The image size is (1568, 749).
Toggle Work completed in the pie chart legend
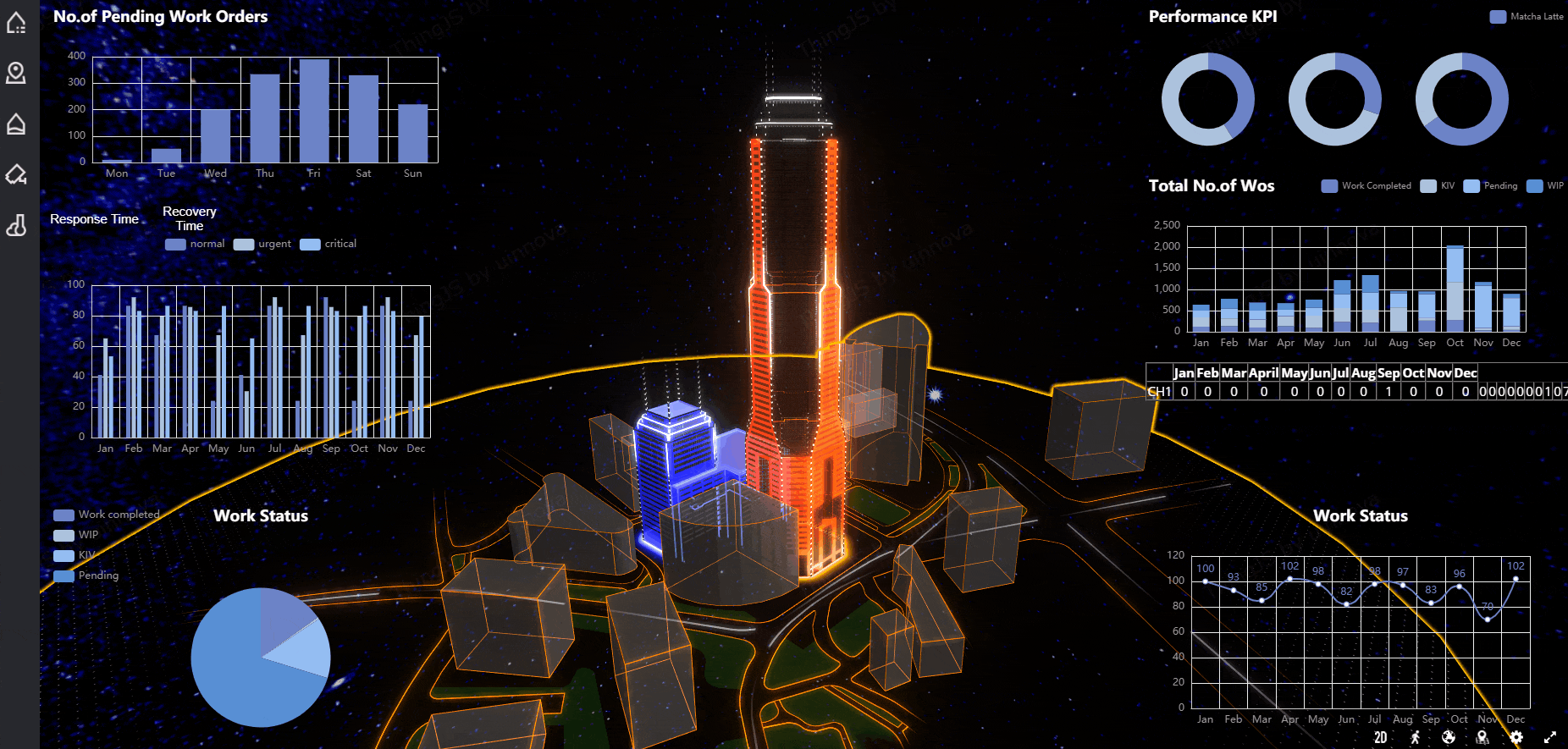tap(107, 515)
